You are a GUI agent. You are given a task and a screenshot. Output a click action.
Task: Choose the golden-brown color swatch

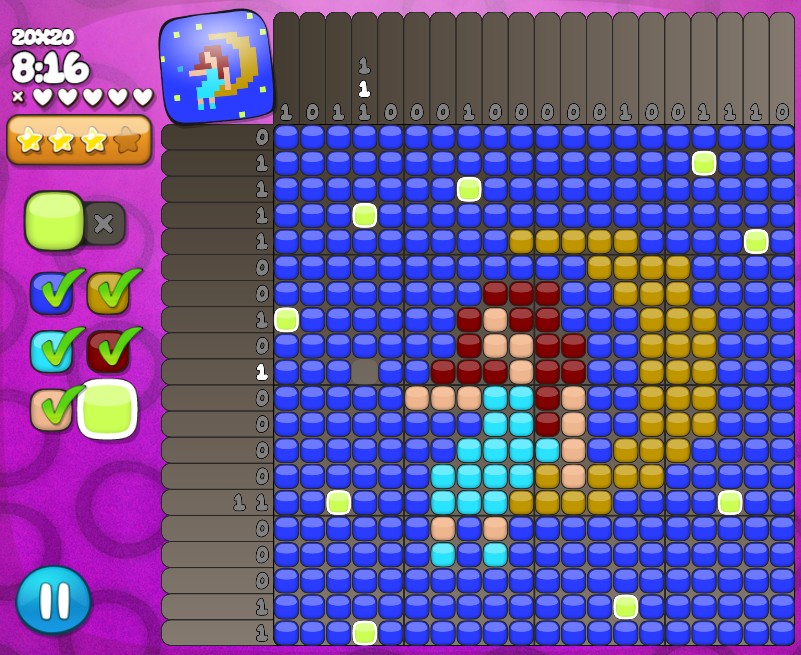[x=107, y=292]
